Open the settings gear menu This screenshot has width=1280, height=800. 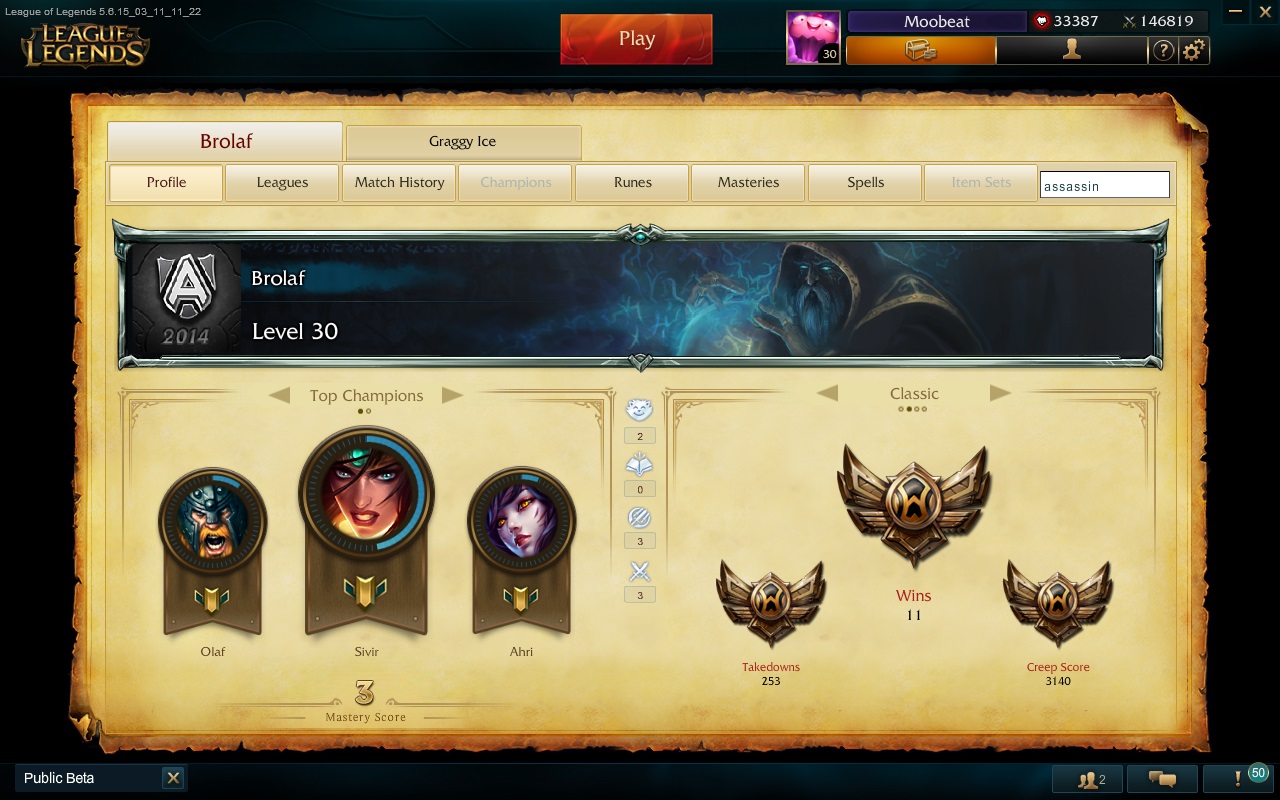[x=1194, y=50]
